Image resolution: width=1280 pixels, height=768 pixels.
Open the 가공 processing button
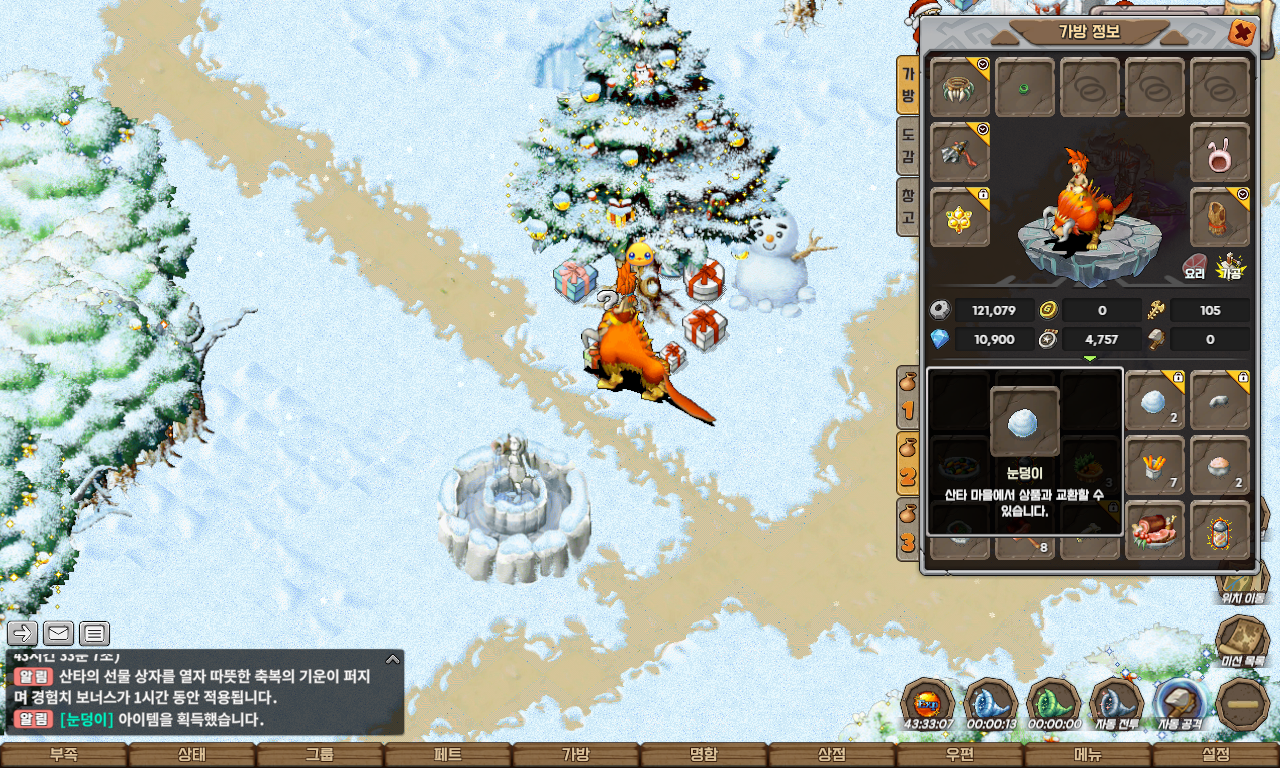[x=1229, y=267]
